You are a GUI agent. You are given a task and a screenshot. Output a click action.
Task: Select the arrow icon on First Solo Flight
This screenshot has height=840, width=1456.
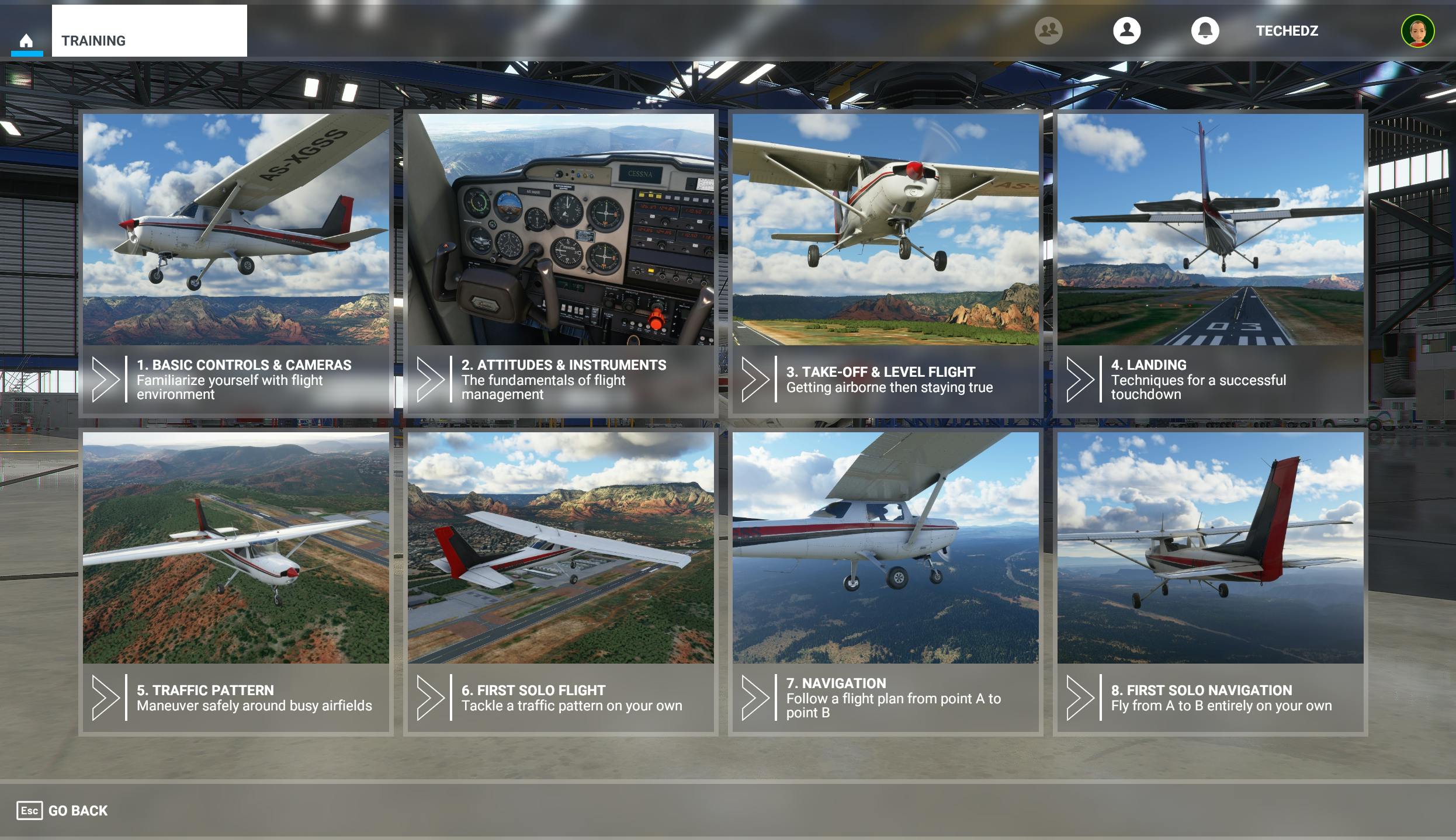tap(431, 698)
